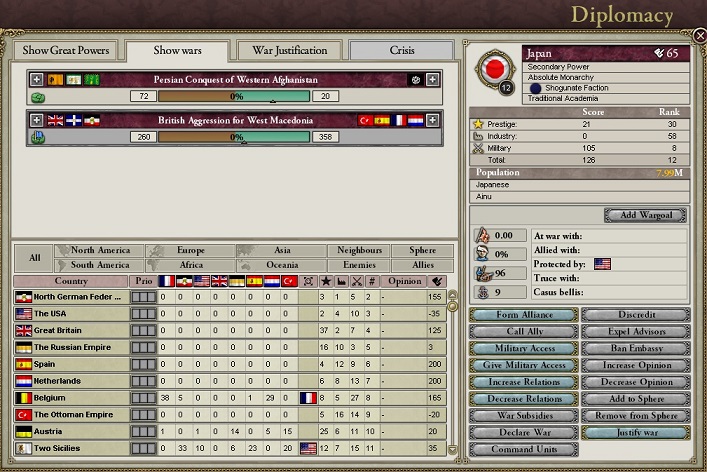Viewport: 707px width, 472px height.
Task: Switch to the Show Great Powers tab
Action: pyautogui.click(x=65, y=51)
